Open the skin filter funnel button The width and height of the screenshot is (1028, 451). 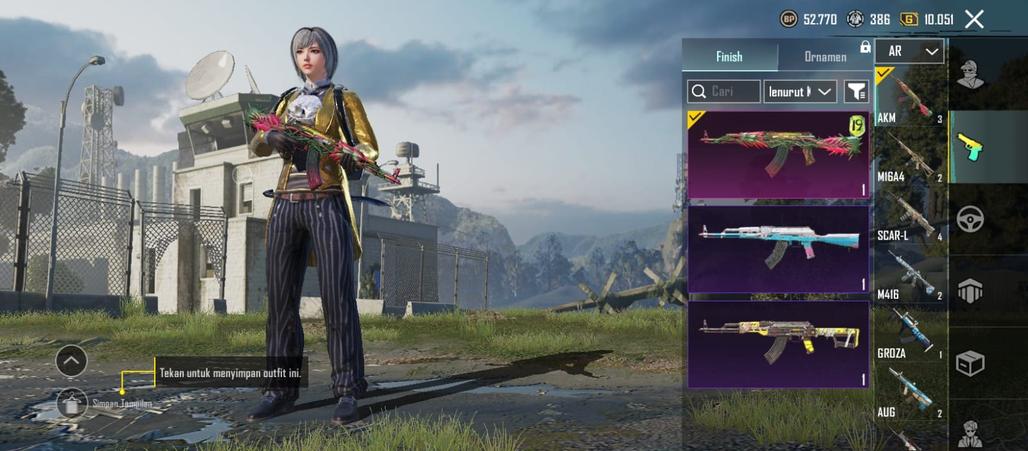tap(856, 92)
